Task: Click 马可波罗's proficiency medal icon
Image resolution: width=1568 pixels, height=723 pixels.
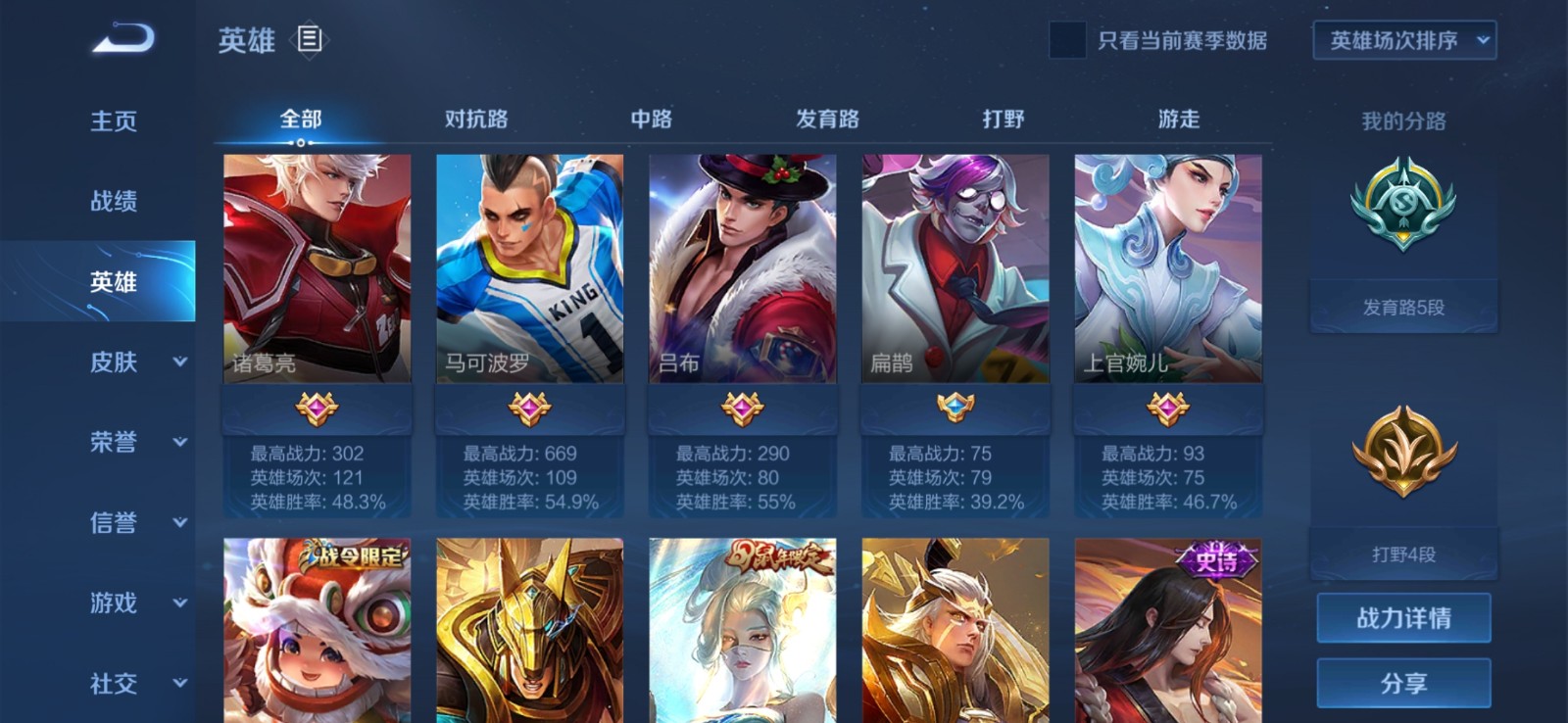Action: (x=528, y=408)
